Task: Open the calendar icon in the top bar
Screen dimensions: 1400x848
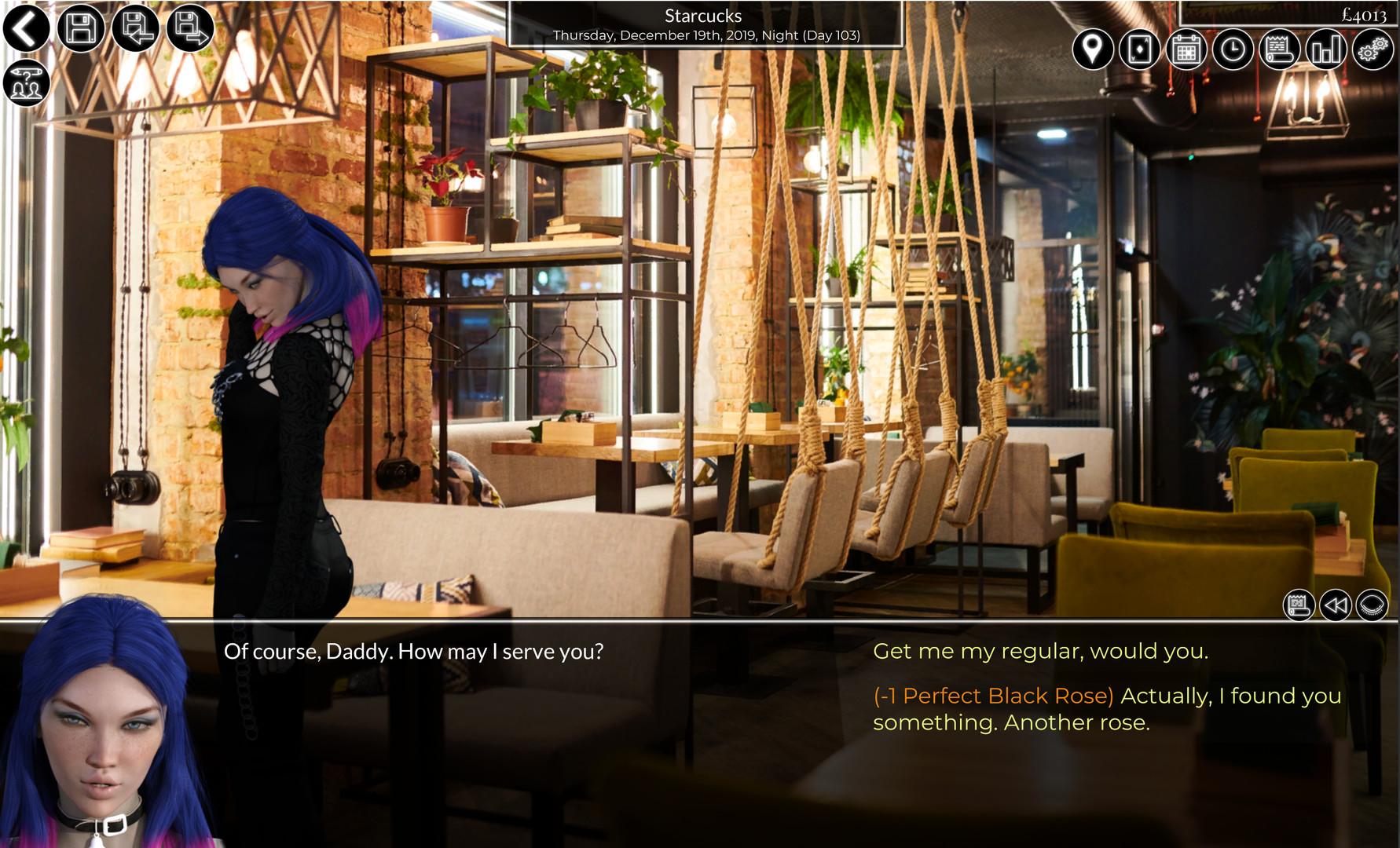Action: point(1186,49)
